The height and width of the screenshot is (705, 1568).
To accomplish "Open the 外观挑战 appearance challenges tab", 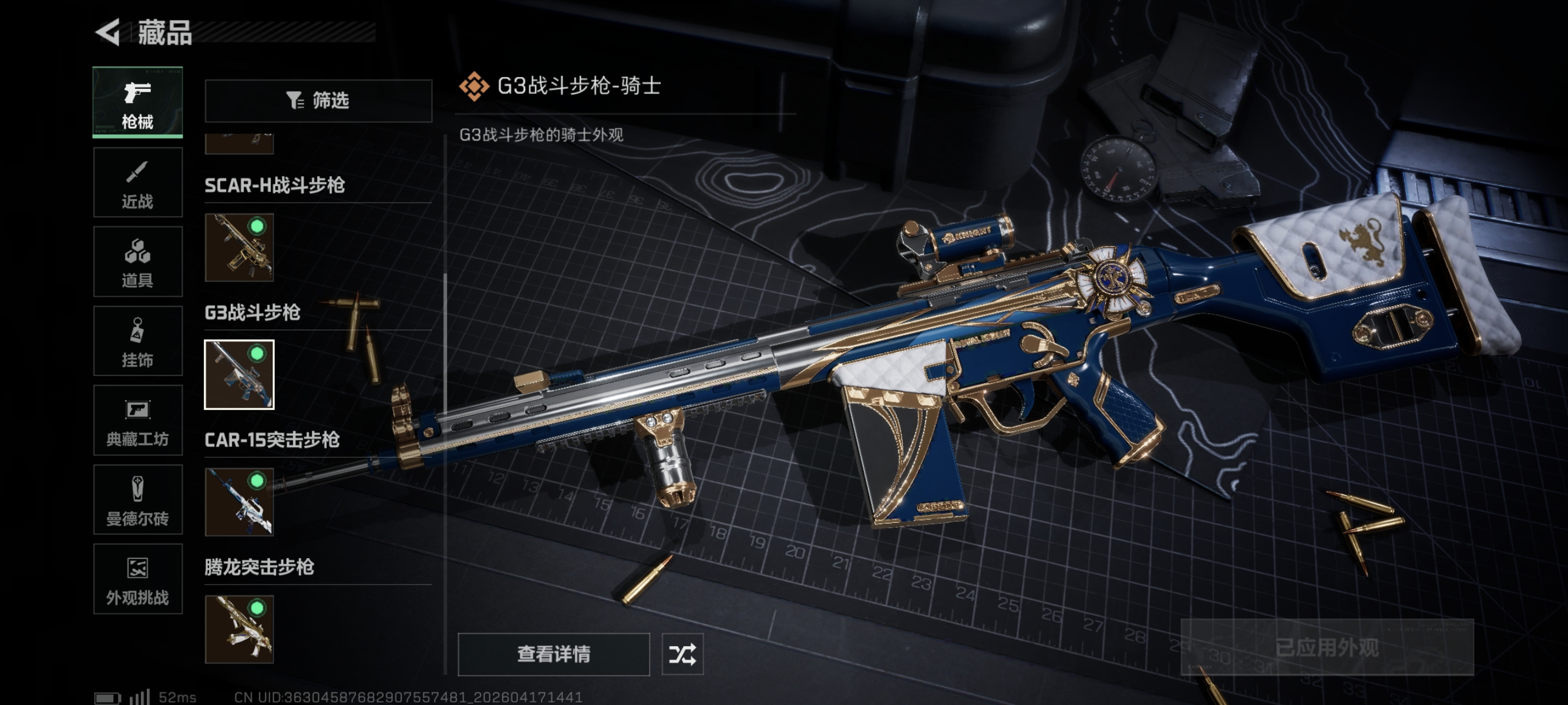I will pos(137,579).
